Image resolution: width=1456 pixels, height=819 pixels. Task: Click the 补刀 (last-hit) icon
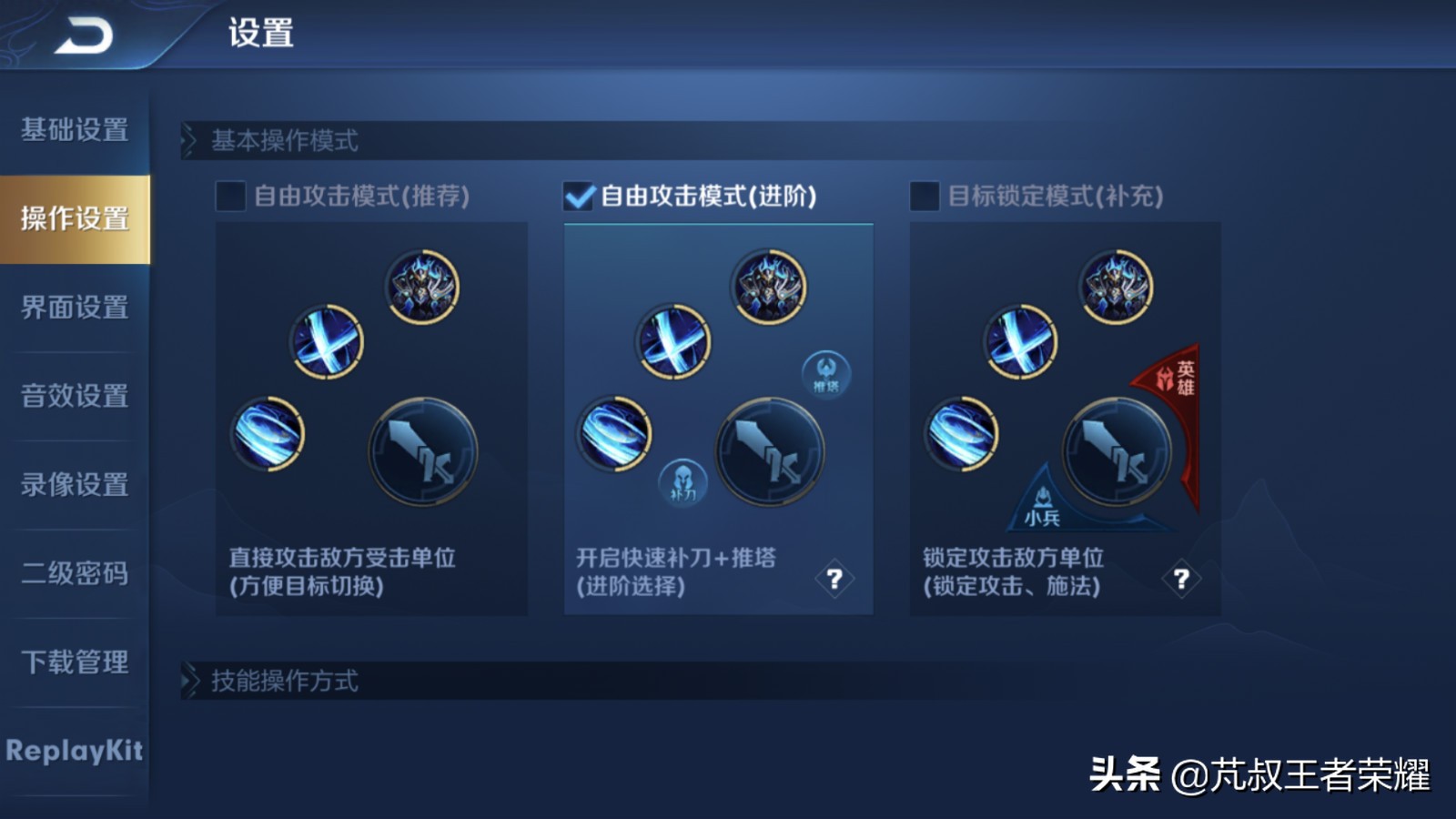click(x=683, y=482)
